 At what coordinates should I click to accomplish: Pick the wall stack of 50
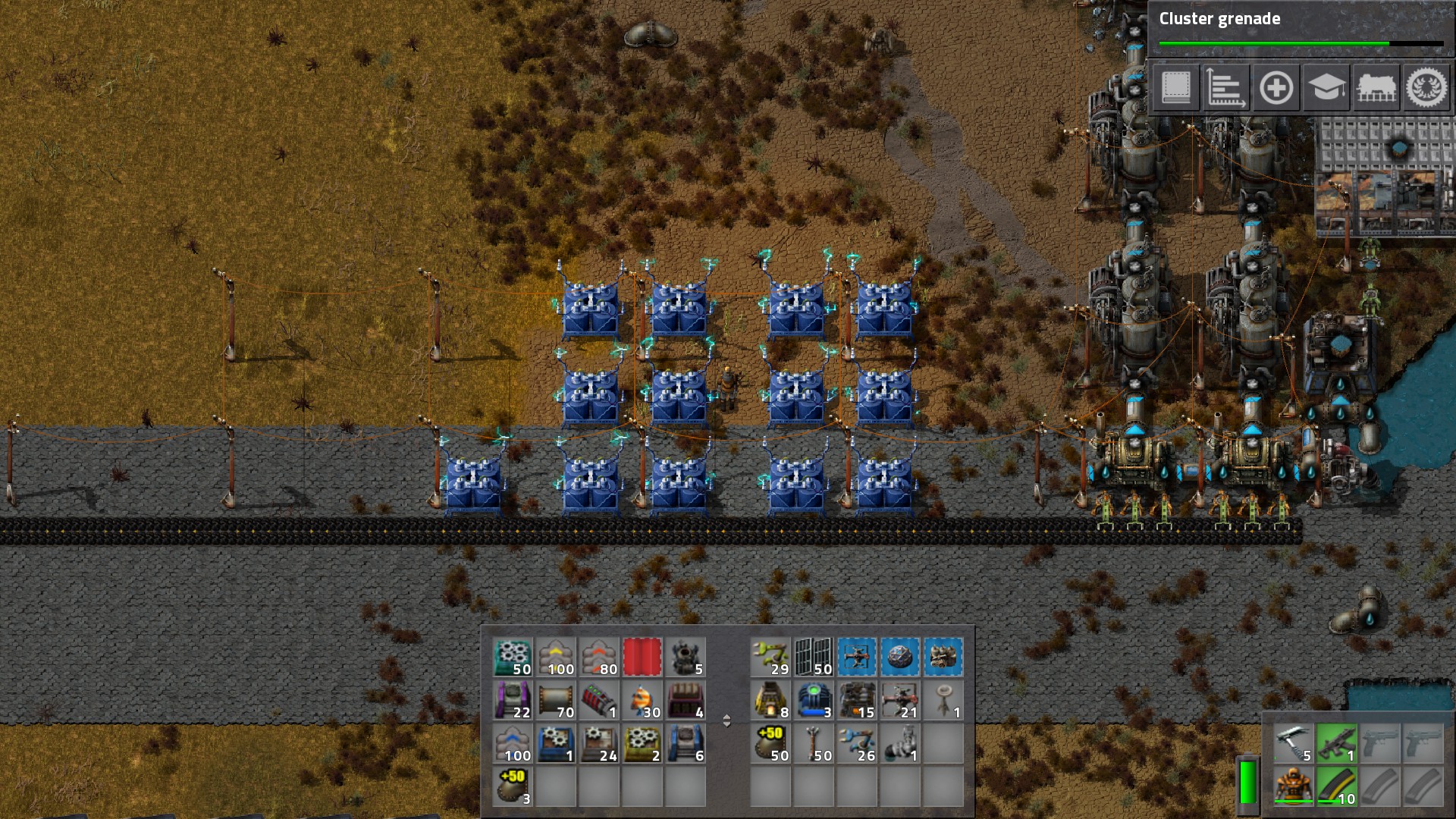tap(813, 657)
